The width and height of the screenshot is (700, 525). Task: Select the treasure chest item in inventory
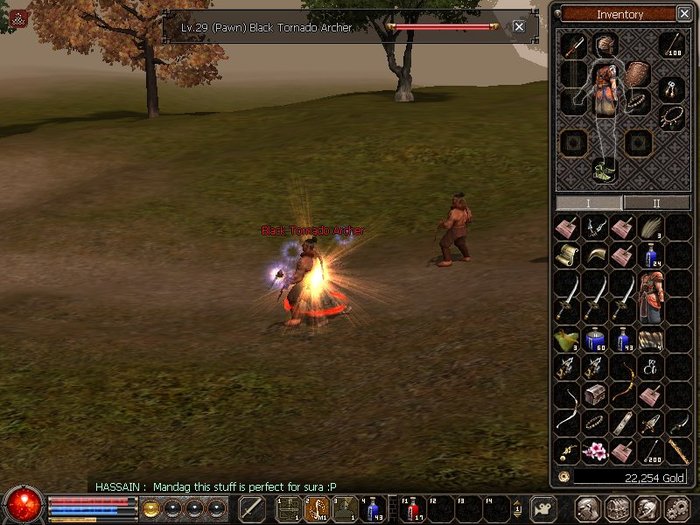[597, 395]
